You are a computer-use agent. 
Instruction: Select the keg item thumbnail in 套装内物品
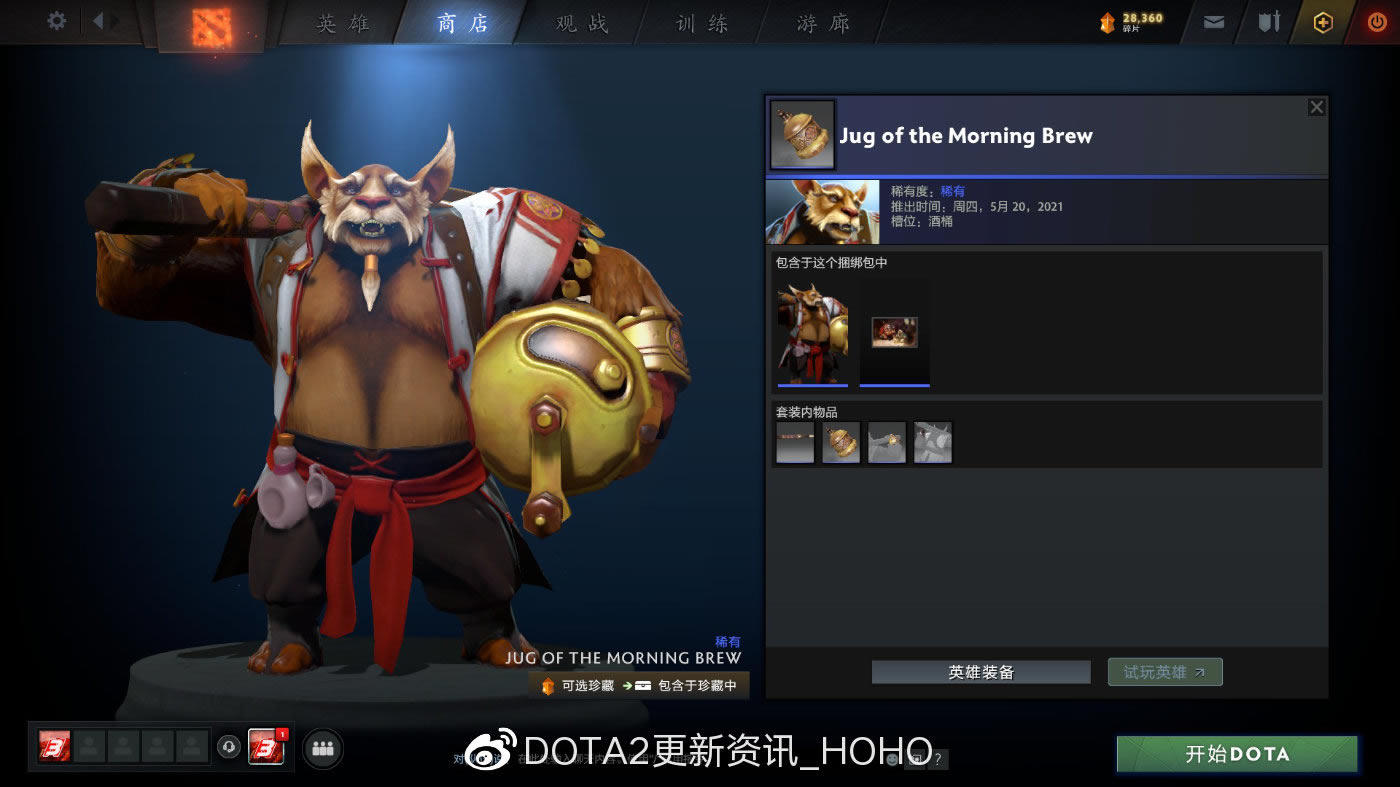[840, 441]
